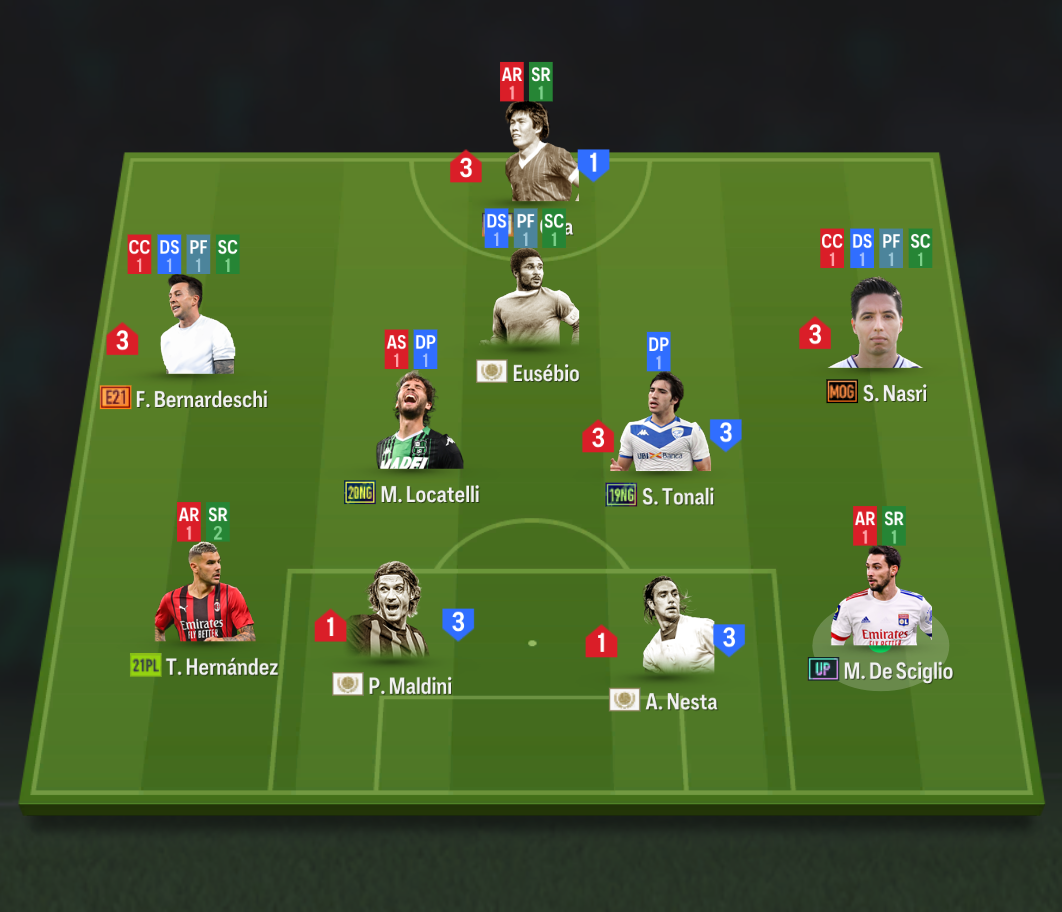Pick M. Locatelli in midfield
Viewport: 1062px width, 912px height.
(419, 423)
